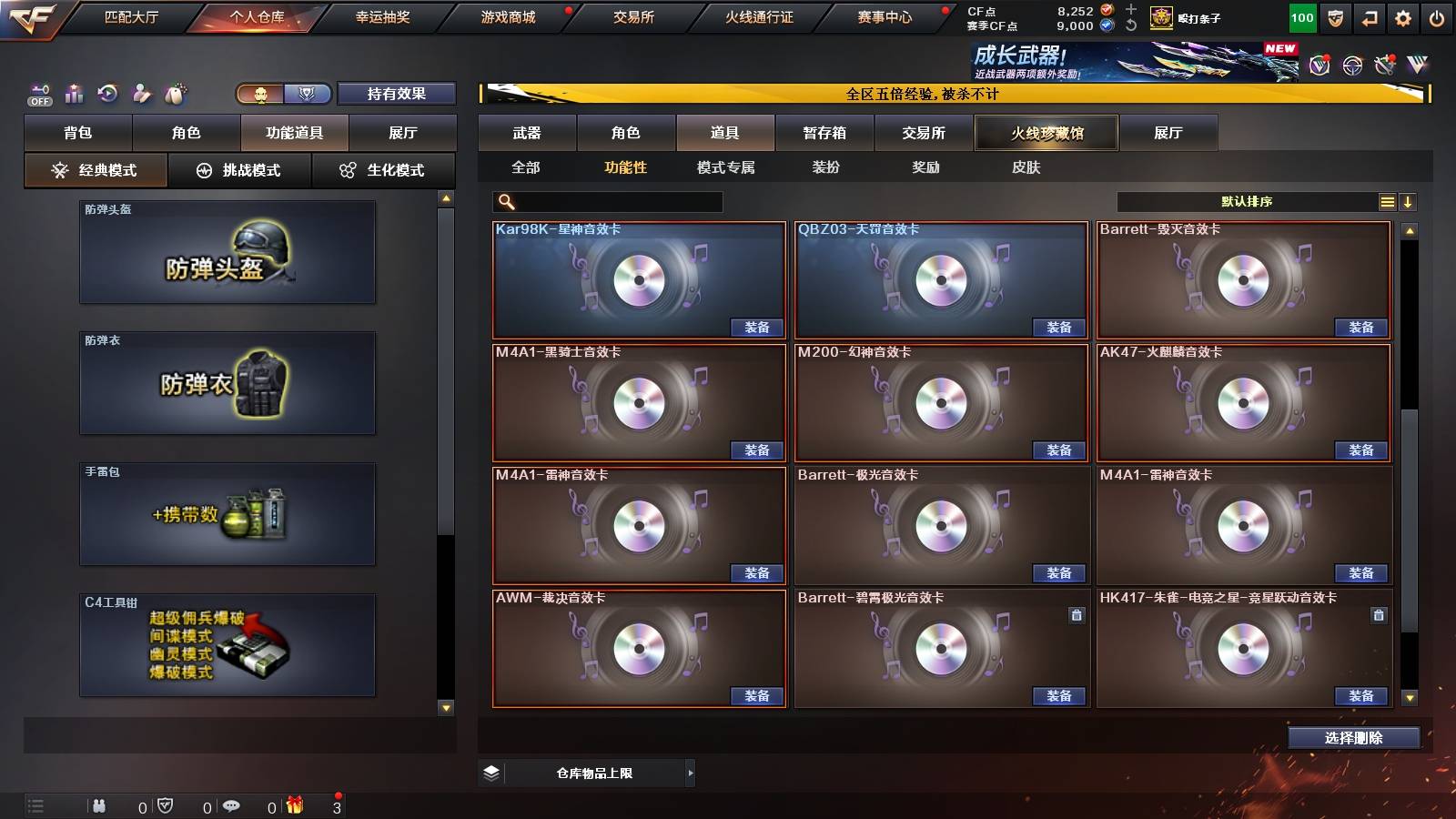
Task: Click the 选择删除 button at bottom right
Action: (1353, 738)
